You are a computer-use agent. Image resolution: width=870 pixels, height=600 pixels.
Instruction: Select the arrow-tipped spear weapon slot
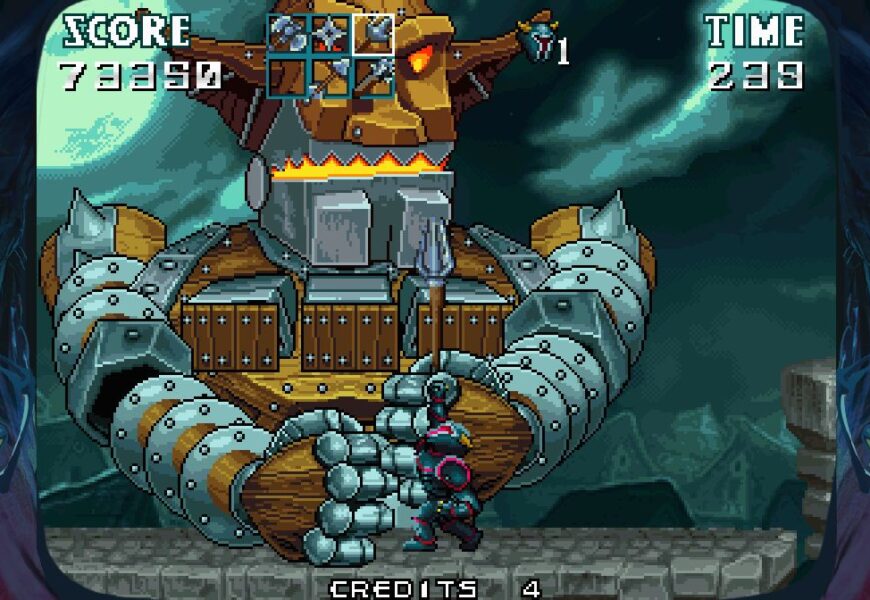point(330,76)
